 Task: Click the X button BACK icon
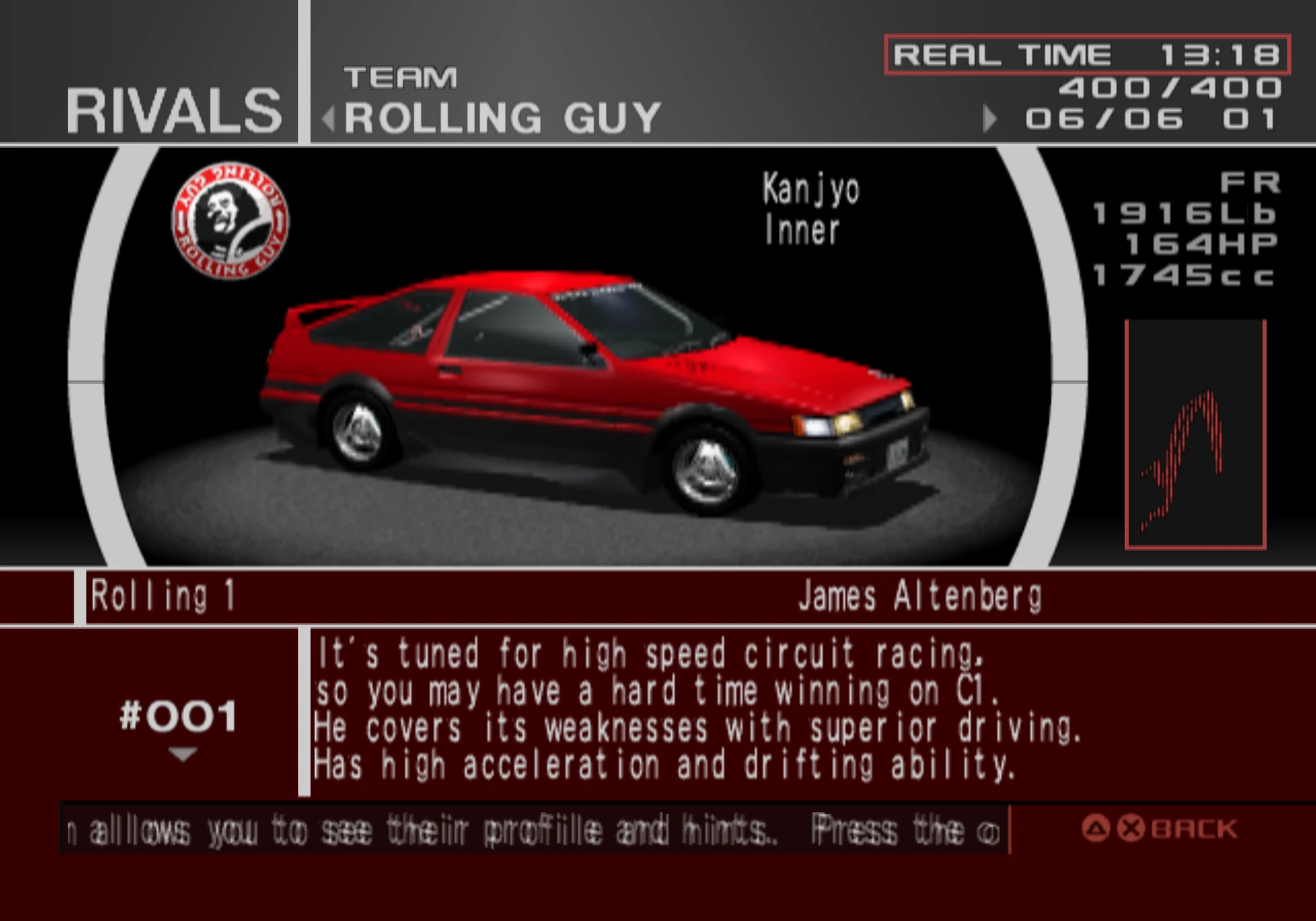[x=1131, y=828]
